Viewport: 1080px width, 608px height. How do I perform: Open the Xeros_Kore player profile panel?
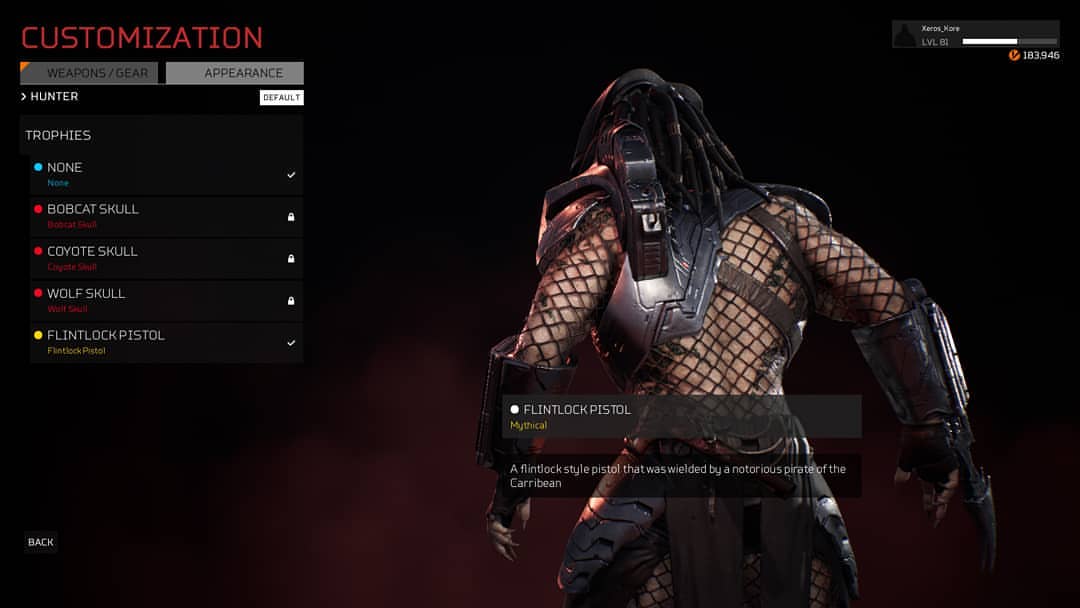click(x=975, y=35)
